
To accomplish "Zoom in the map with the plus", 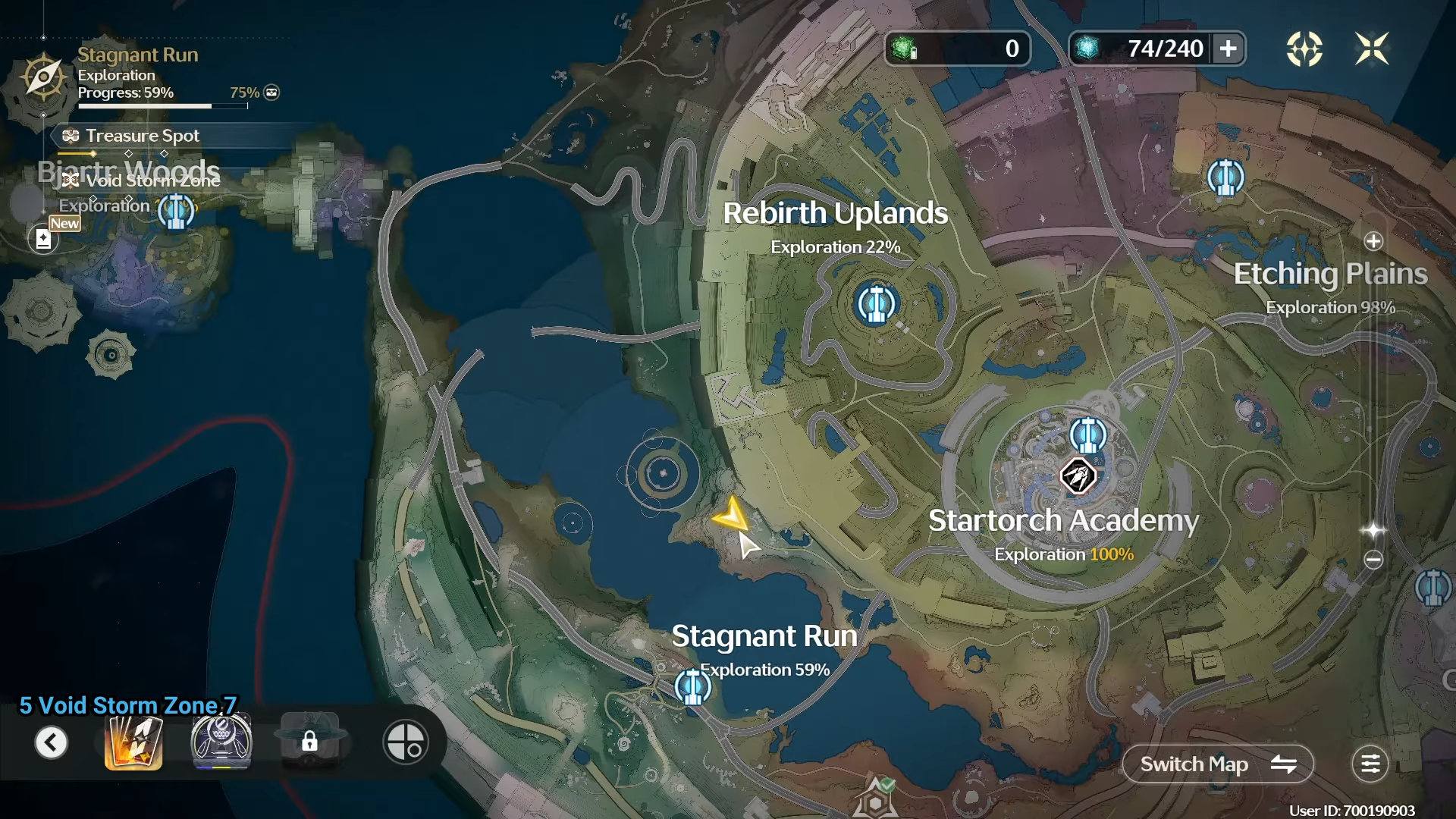I will pyautogui.click(x=1373, y=241).
